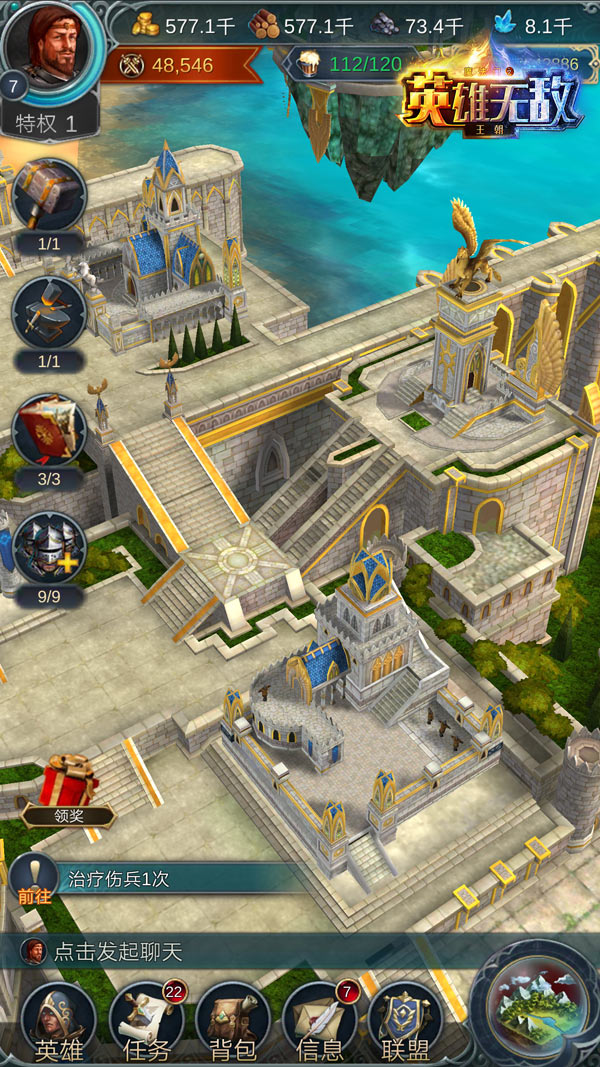
Task: Tap the hammer build queue icon
Action: click(48, 196)
